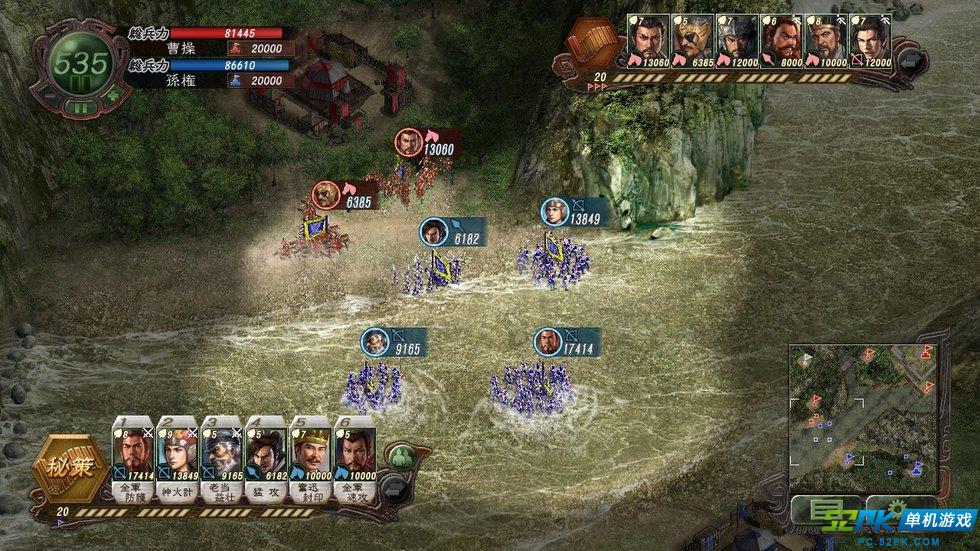Cycle allied officer cards with the arrow button
Image resolution: width=980 pixels, height=551 pixels.
click(x=396, y=487)
